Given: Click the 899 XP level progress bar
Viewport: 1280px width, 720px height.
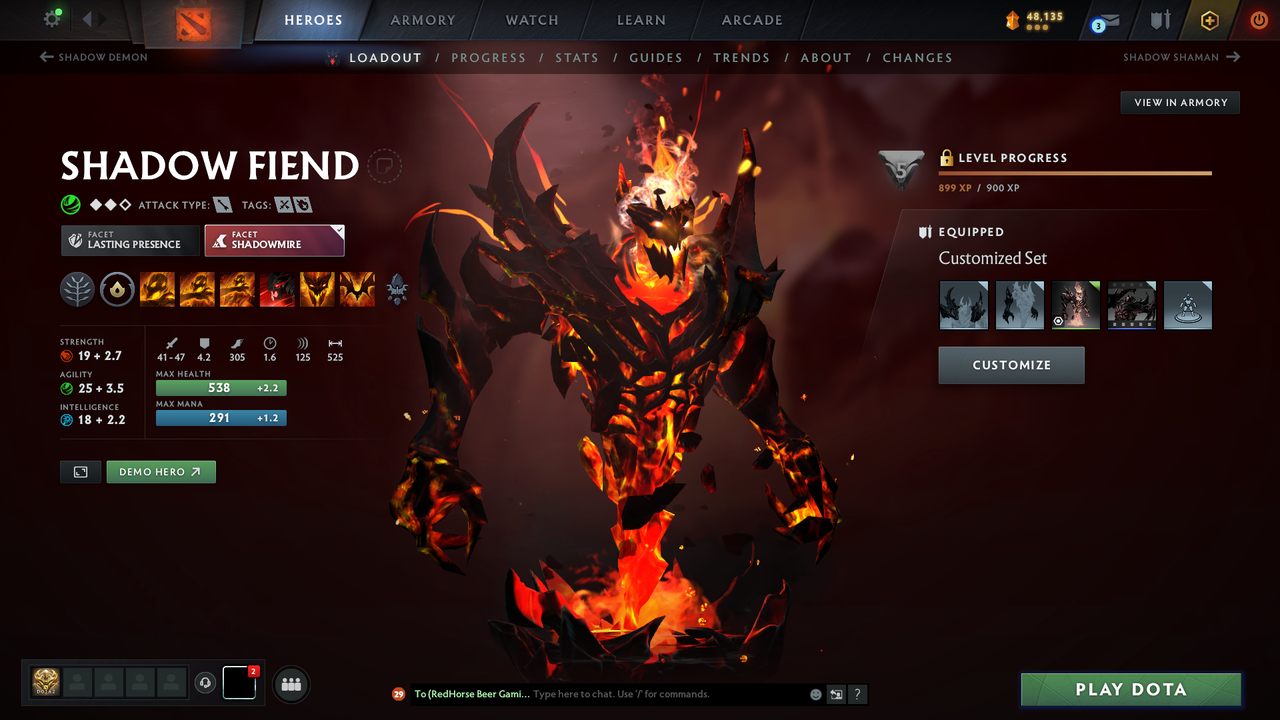Looking at the screenshot, I should coord(1075,172).
